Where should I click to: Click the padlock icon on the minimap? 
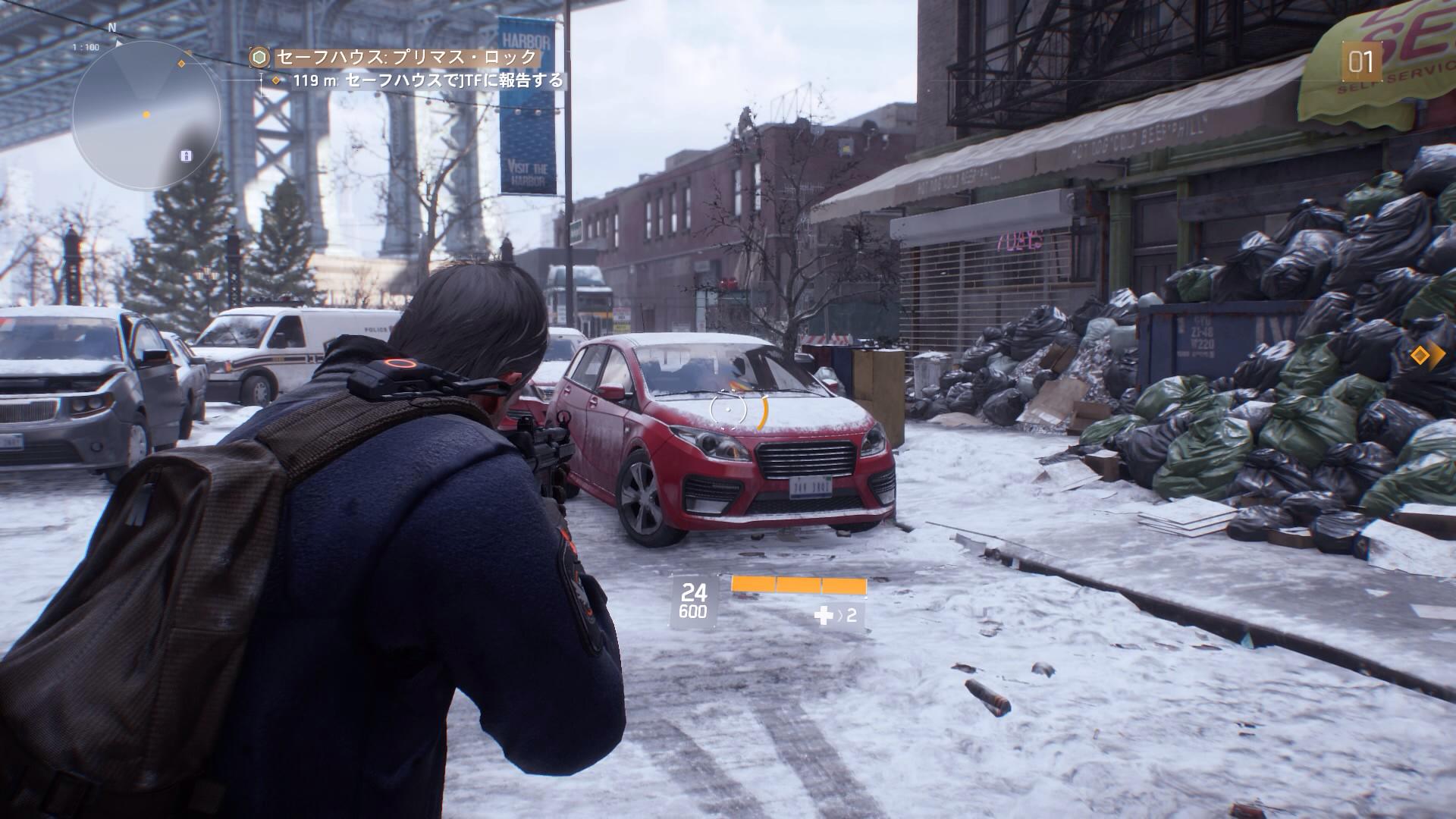click(187, 155)
